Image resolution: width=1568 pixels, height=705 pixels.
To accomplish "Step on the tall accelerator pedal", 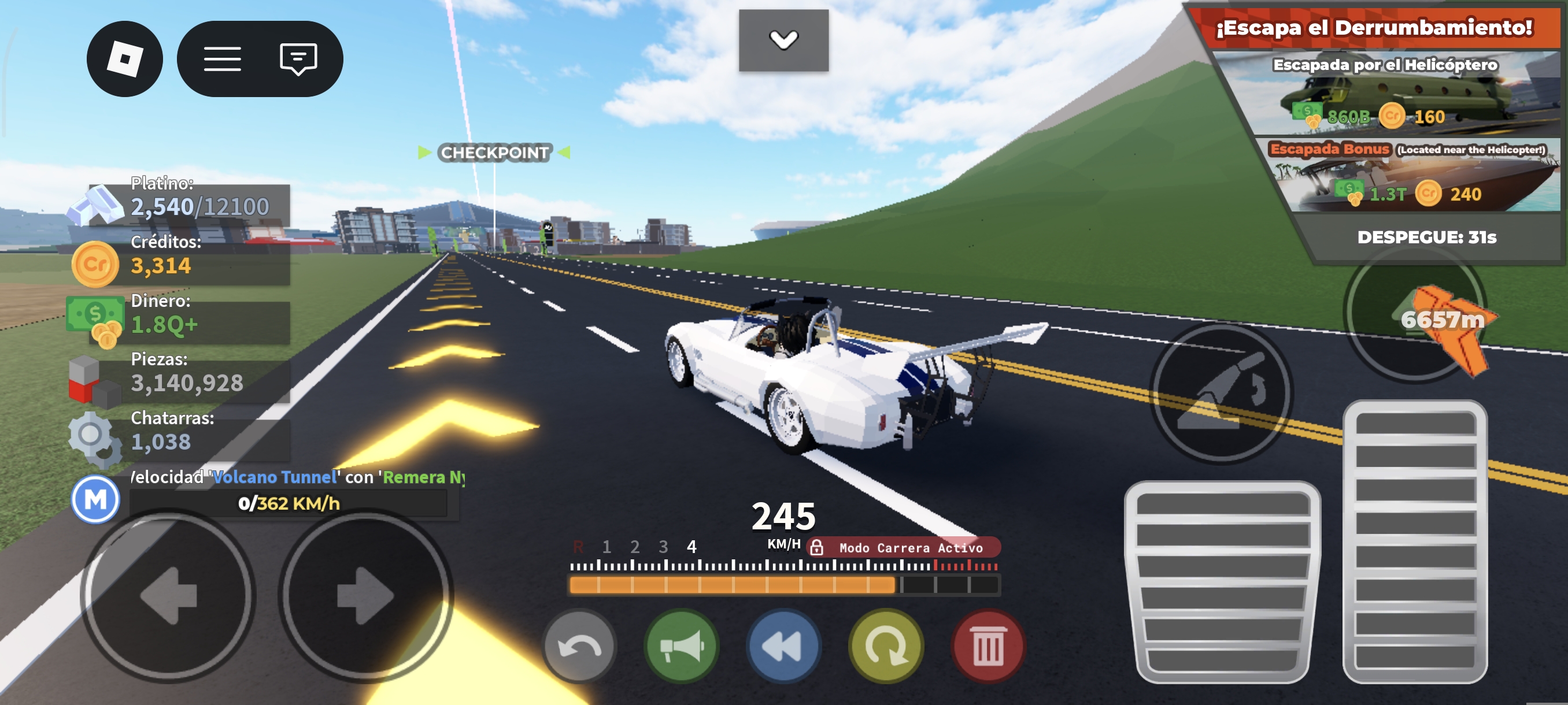I will (x=1415, y=541).
